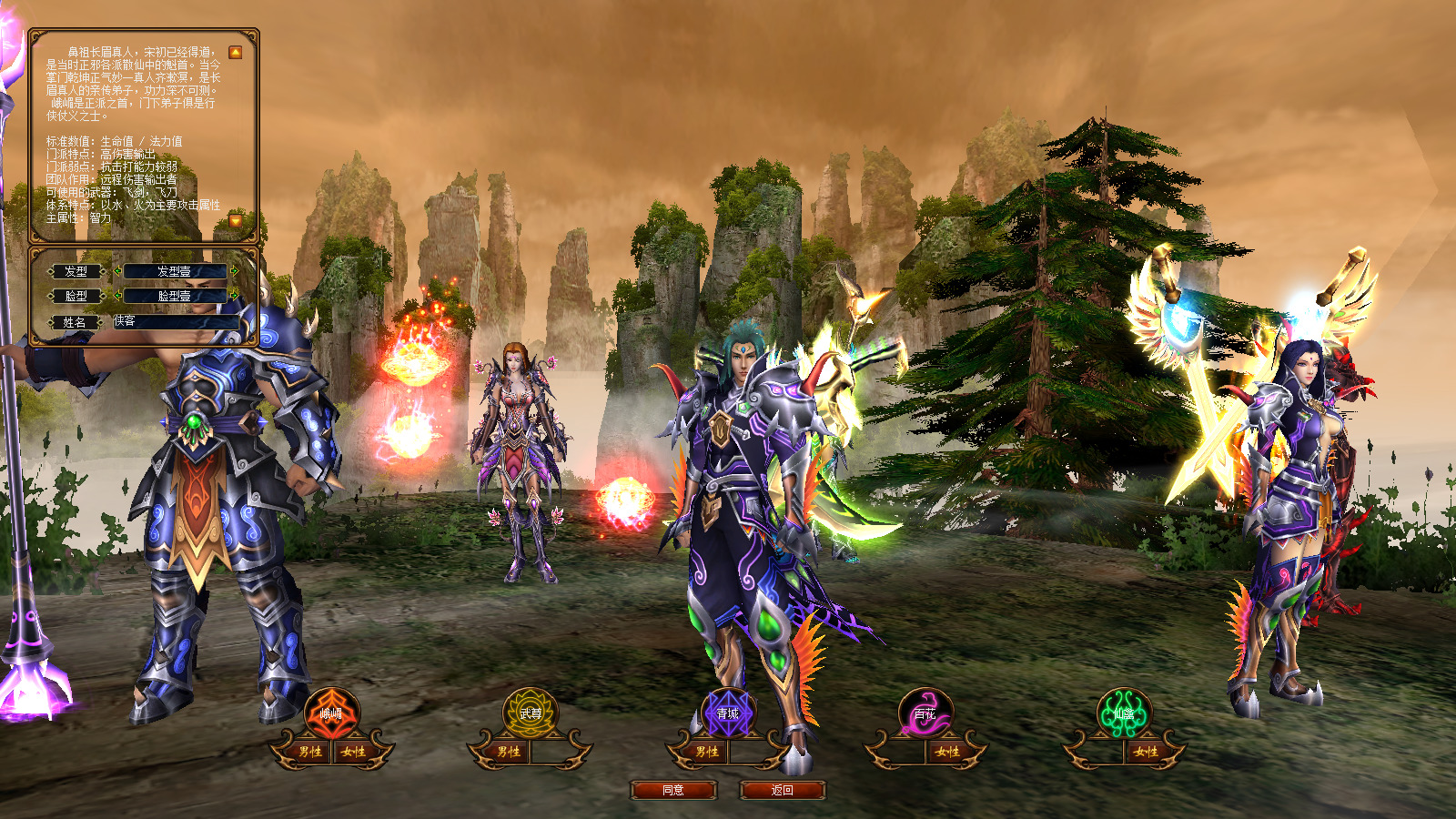Switch to the next face type (脸型) option
The width and height of the screenshot is (1456, 819).
pyautogui.click(x=235, y=296)
